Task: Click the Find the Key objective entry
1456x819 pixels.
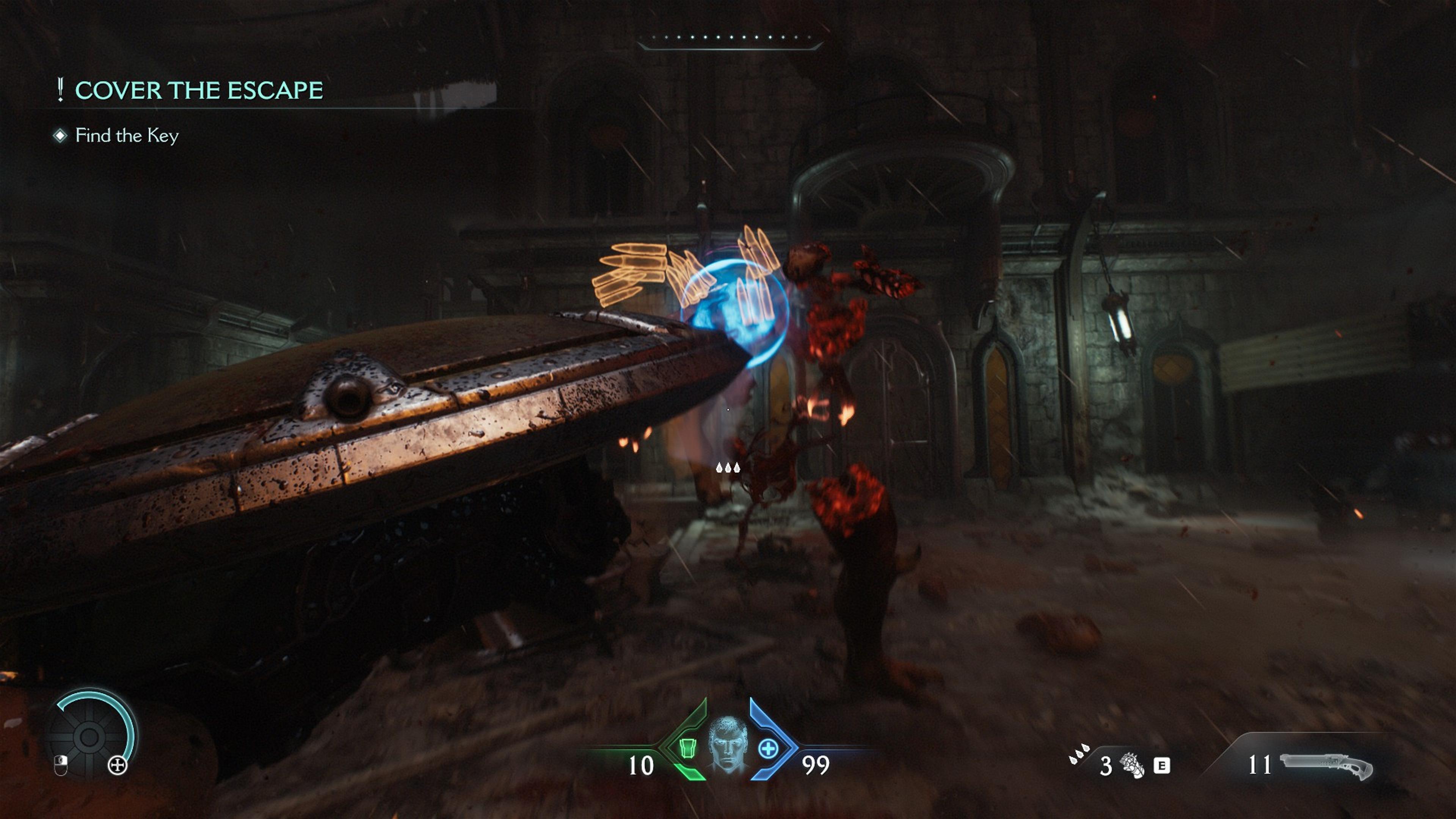Action: pos(127,136)
